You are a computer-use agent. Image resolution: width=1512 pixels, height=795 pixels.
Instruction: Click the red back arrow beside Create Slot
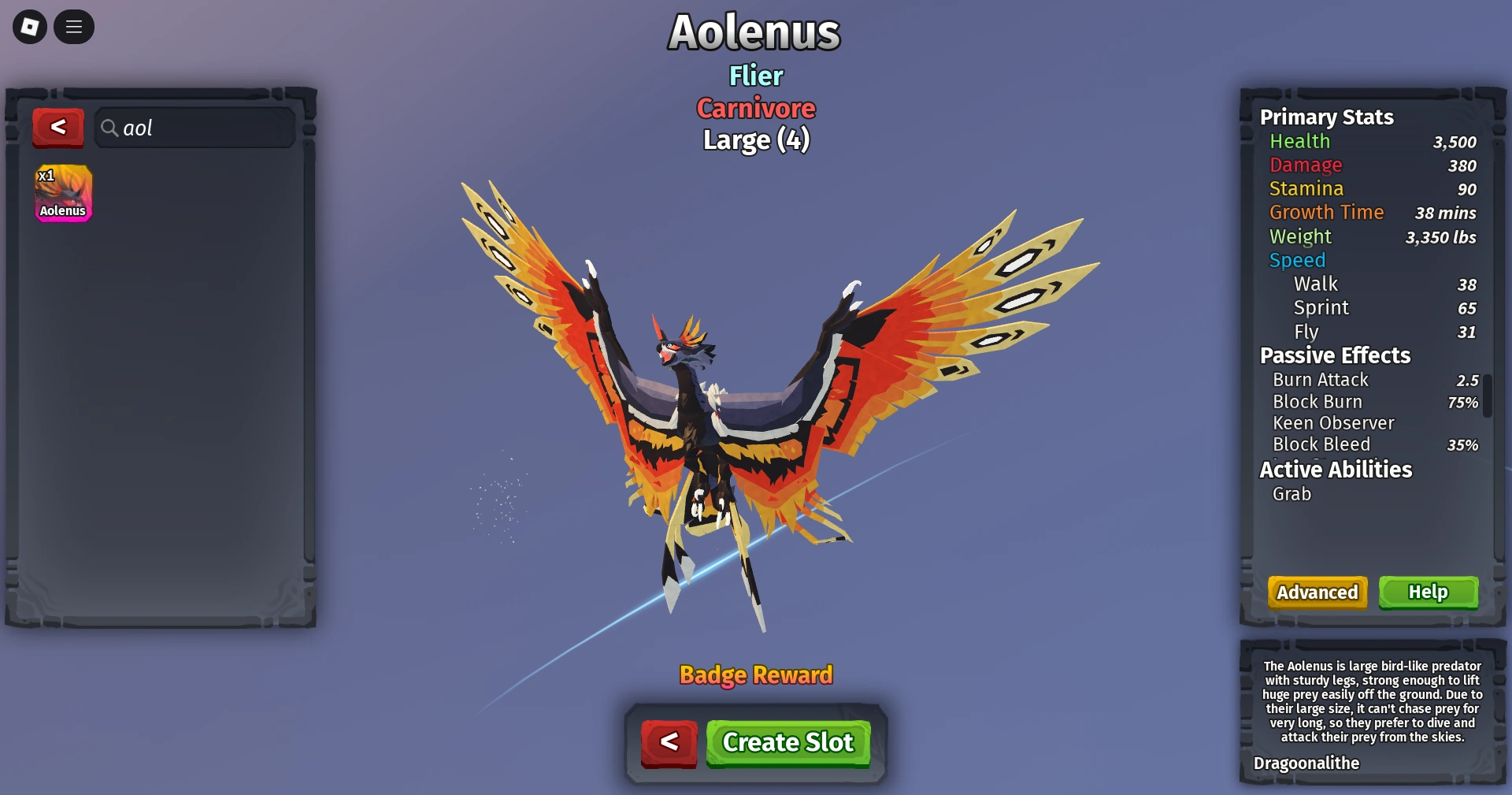tap(669, 741)
